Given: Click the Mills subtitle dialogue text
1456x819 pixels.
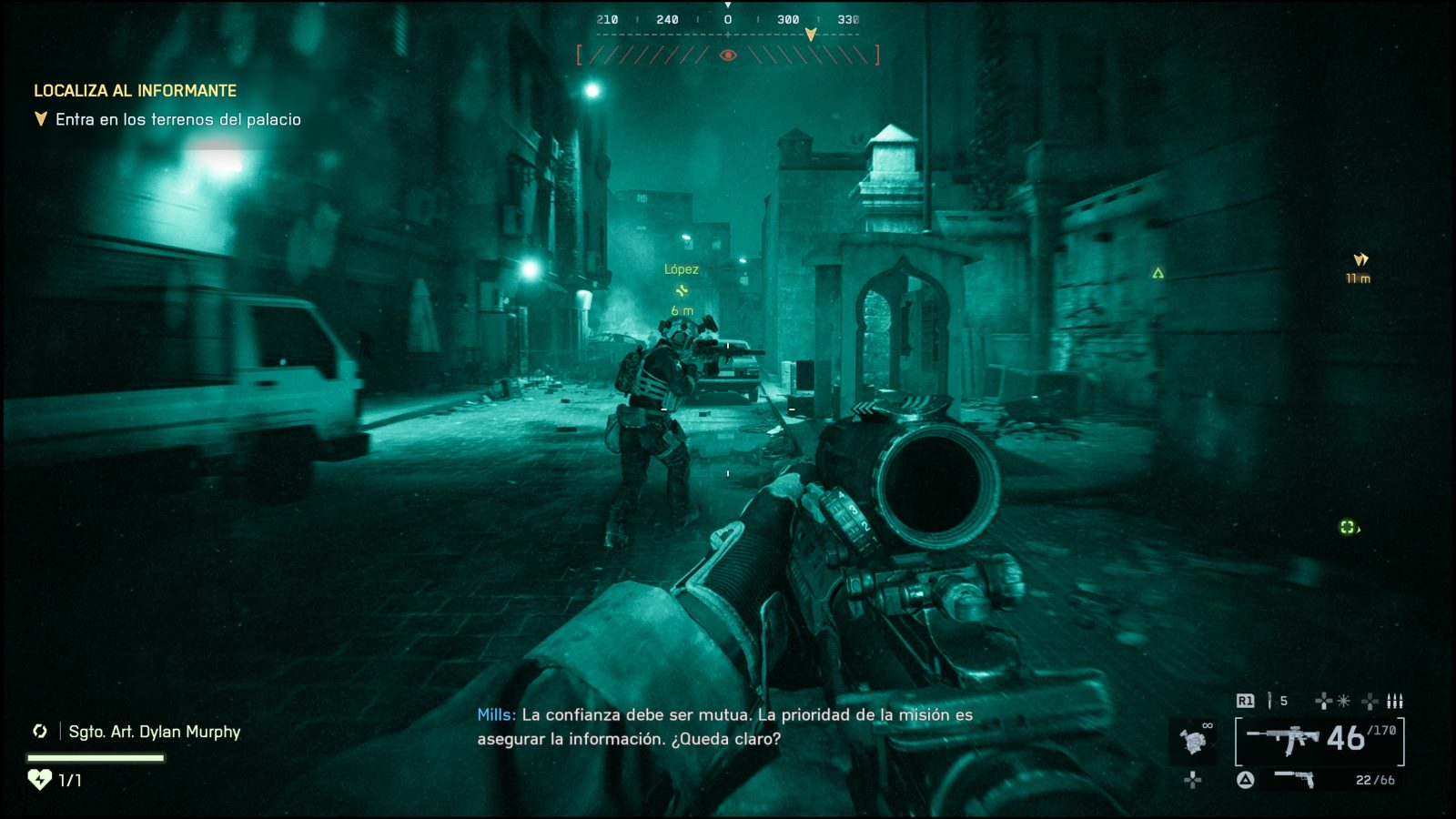Looking at the screenshot, I should [x=723, y=726].
